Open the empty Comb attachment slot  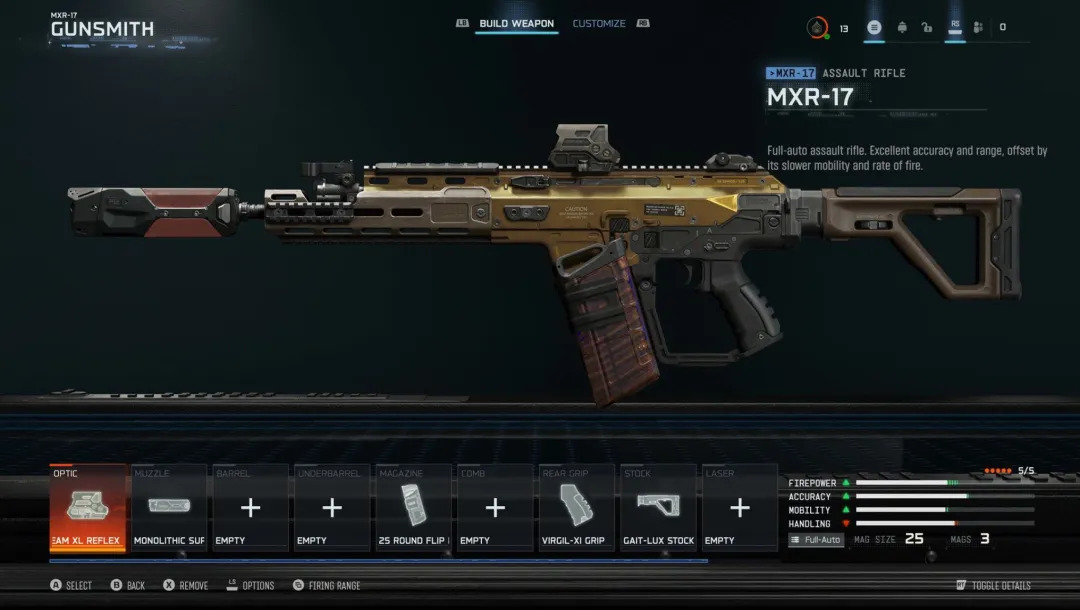pos(495,507)
